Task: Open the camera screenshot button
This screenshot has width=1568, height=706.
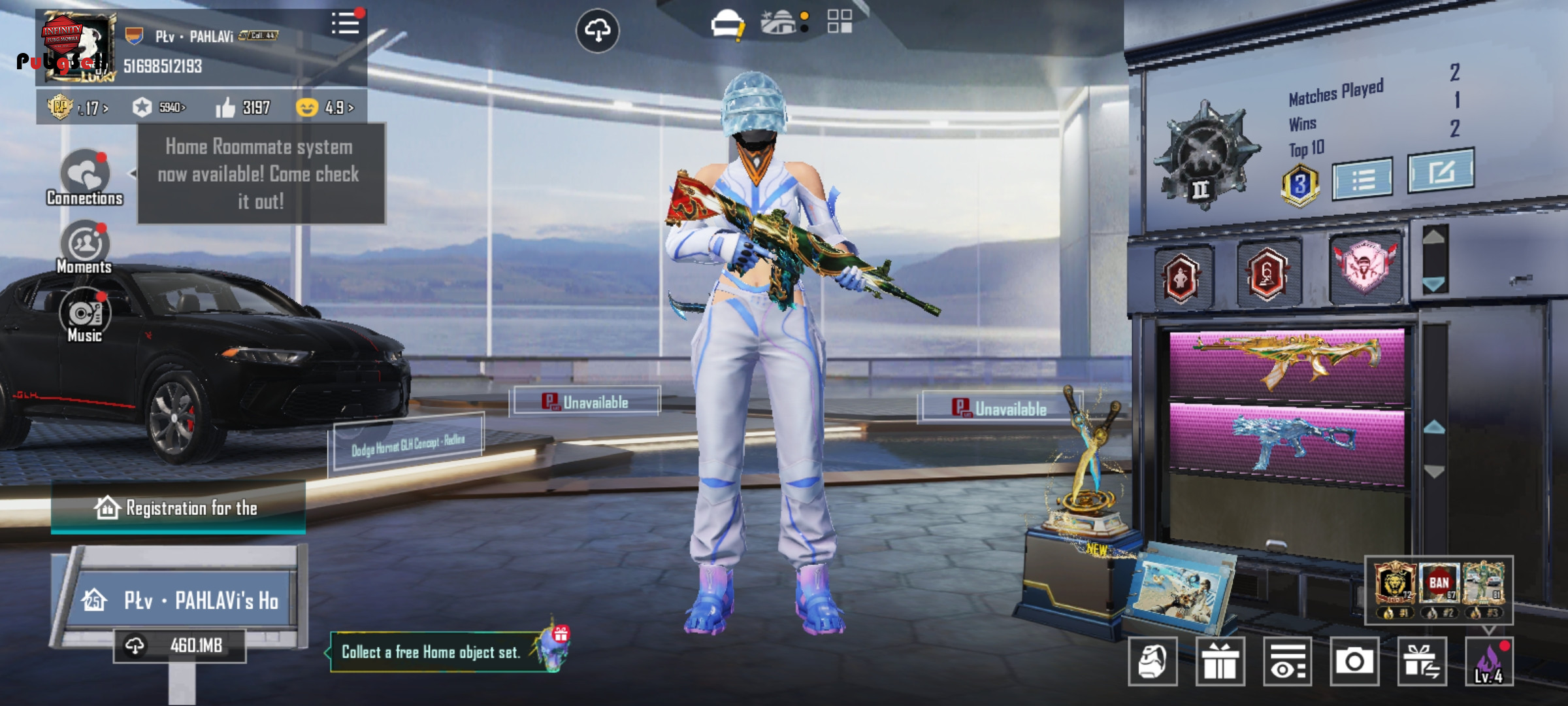Action: tap(1354, 662)
